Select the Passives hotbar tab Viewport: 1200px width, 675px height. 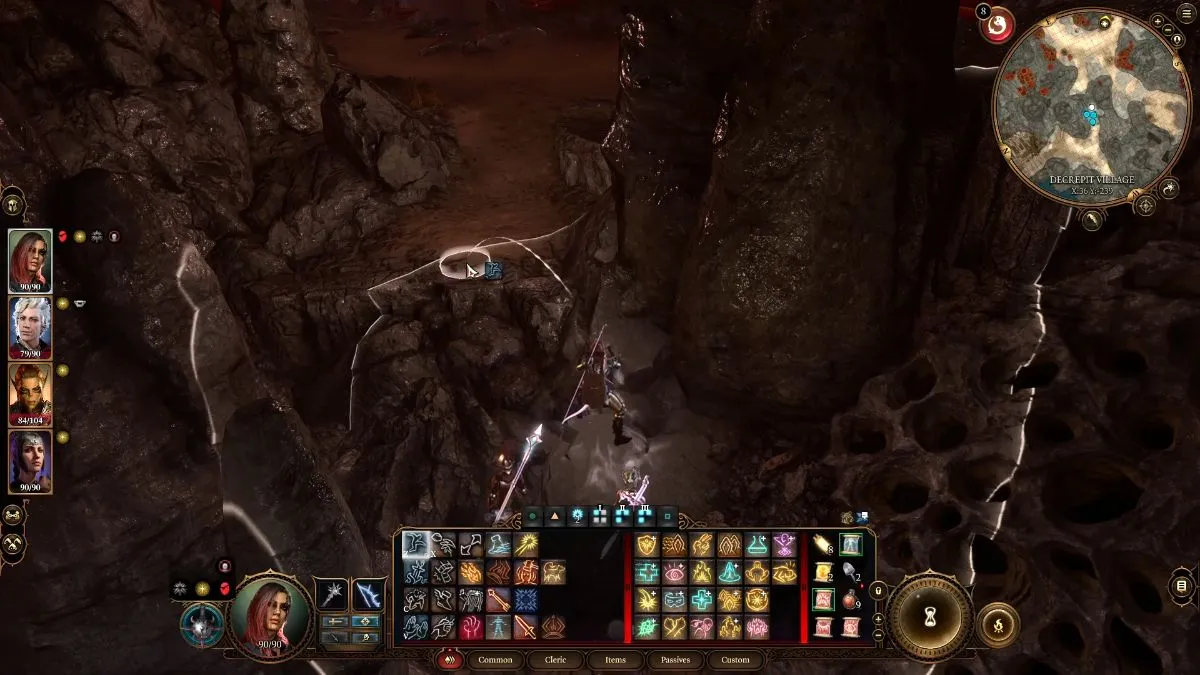(676, 660)
